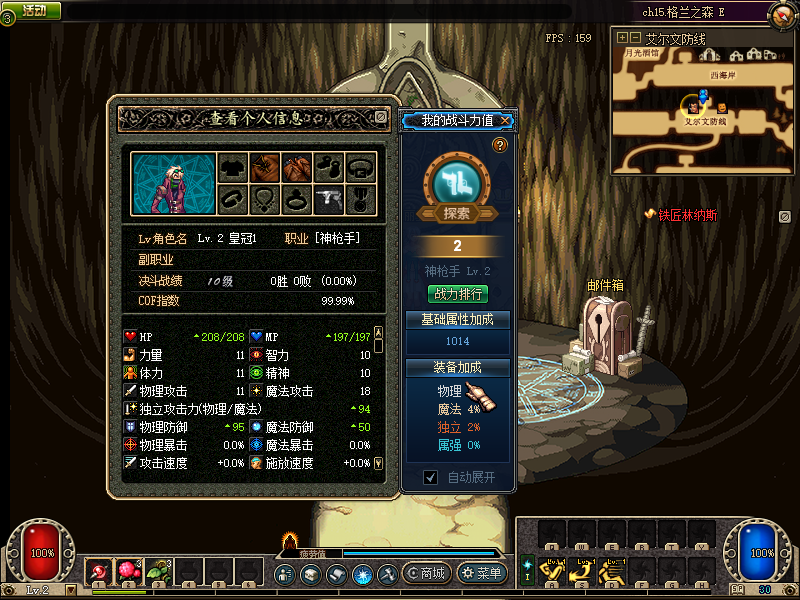Close the 查看个人信息 character info window

[380, 117]
